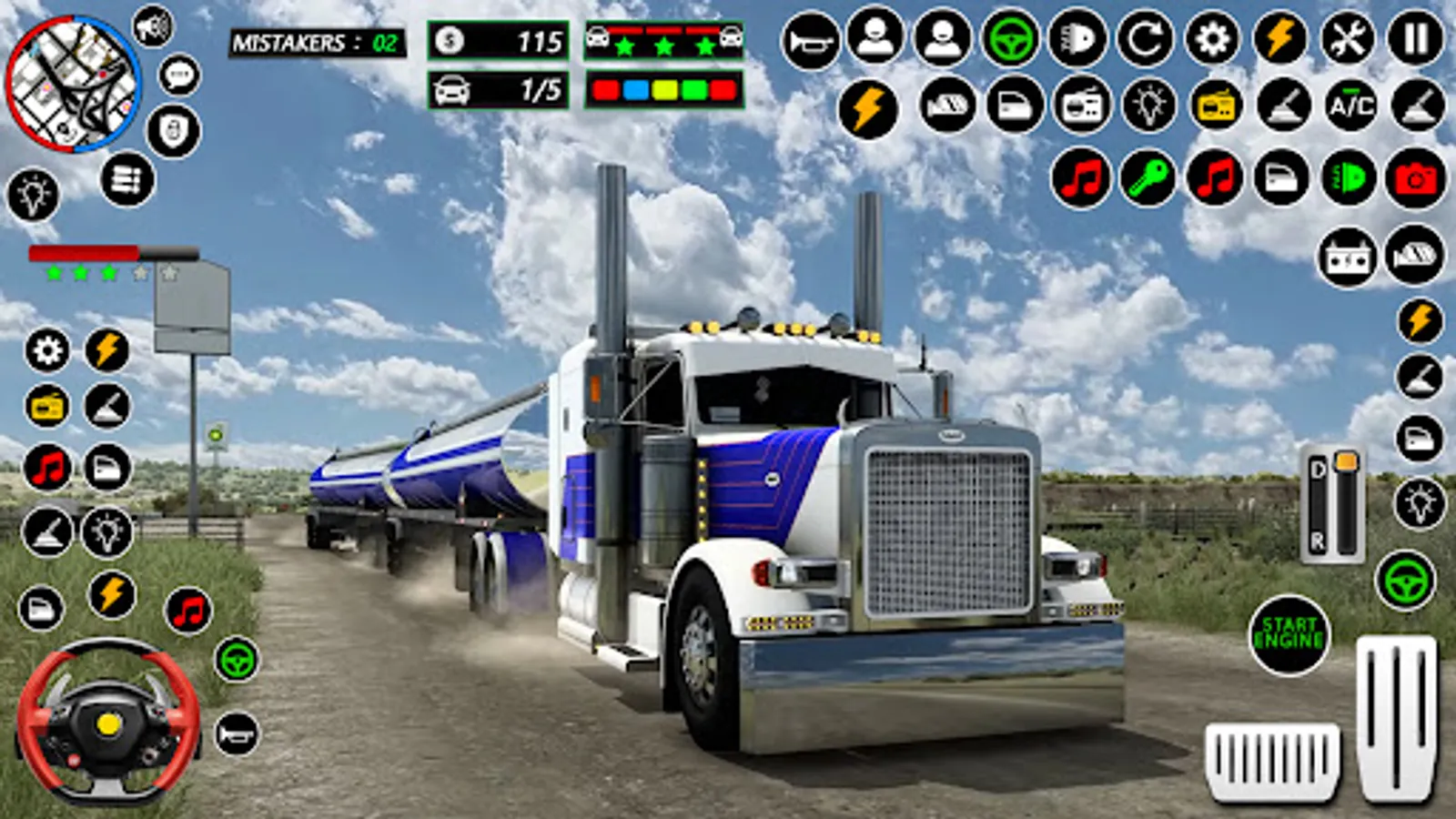Tap the red camera icon

1415,177
